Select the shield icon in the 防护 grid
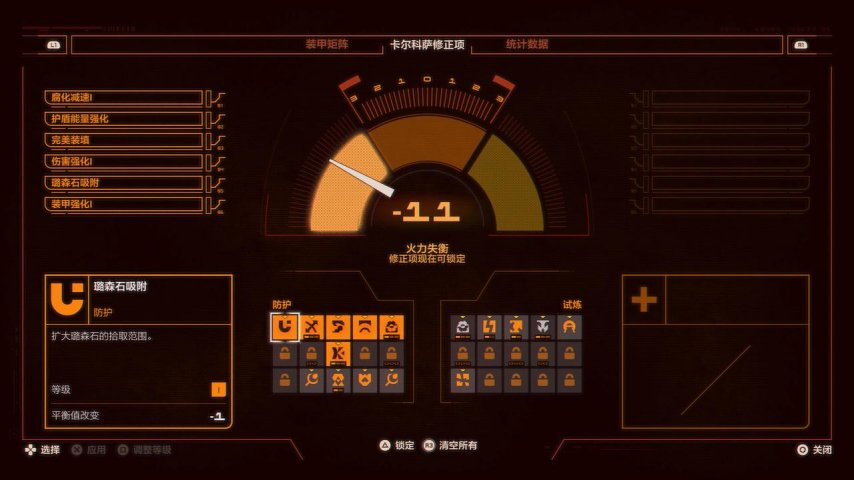The height and width of the screenshot is (480, 854). pyautogui.click(x=365, y=380)
